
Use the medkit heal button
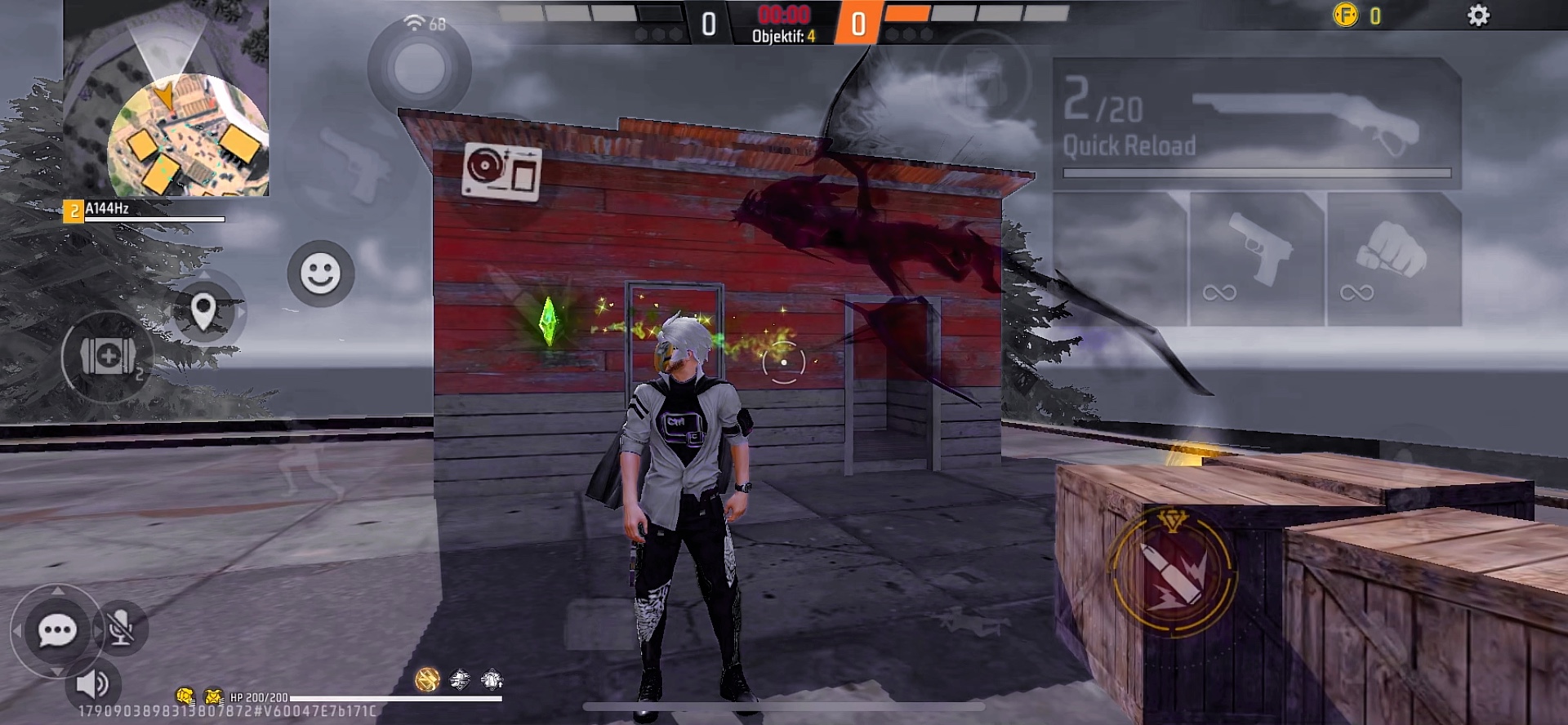point(108,357)
